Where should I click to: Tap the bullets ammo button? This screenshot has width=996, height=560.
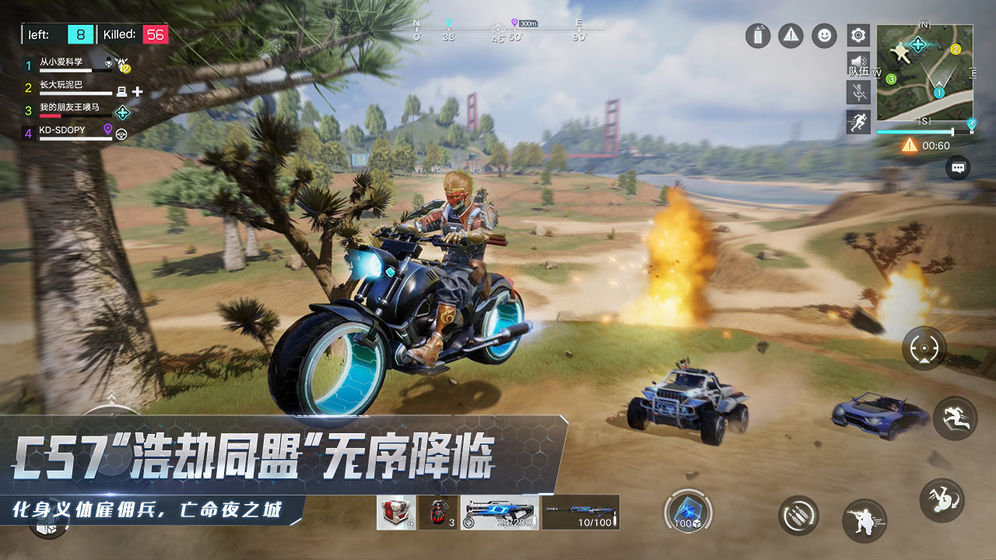pyautogui.click(x=798, y=515)
